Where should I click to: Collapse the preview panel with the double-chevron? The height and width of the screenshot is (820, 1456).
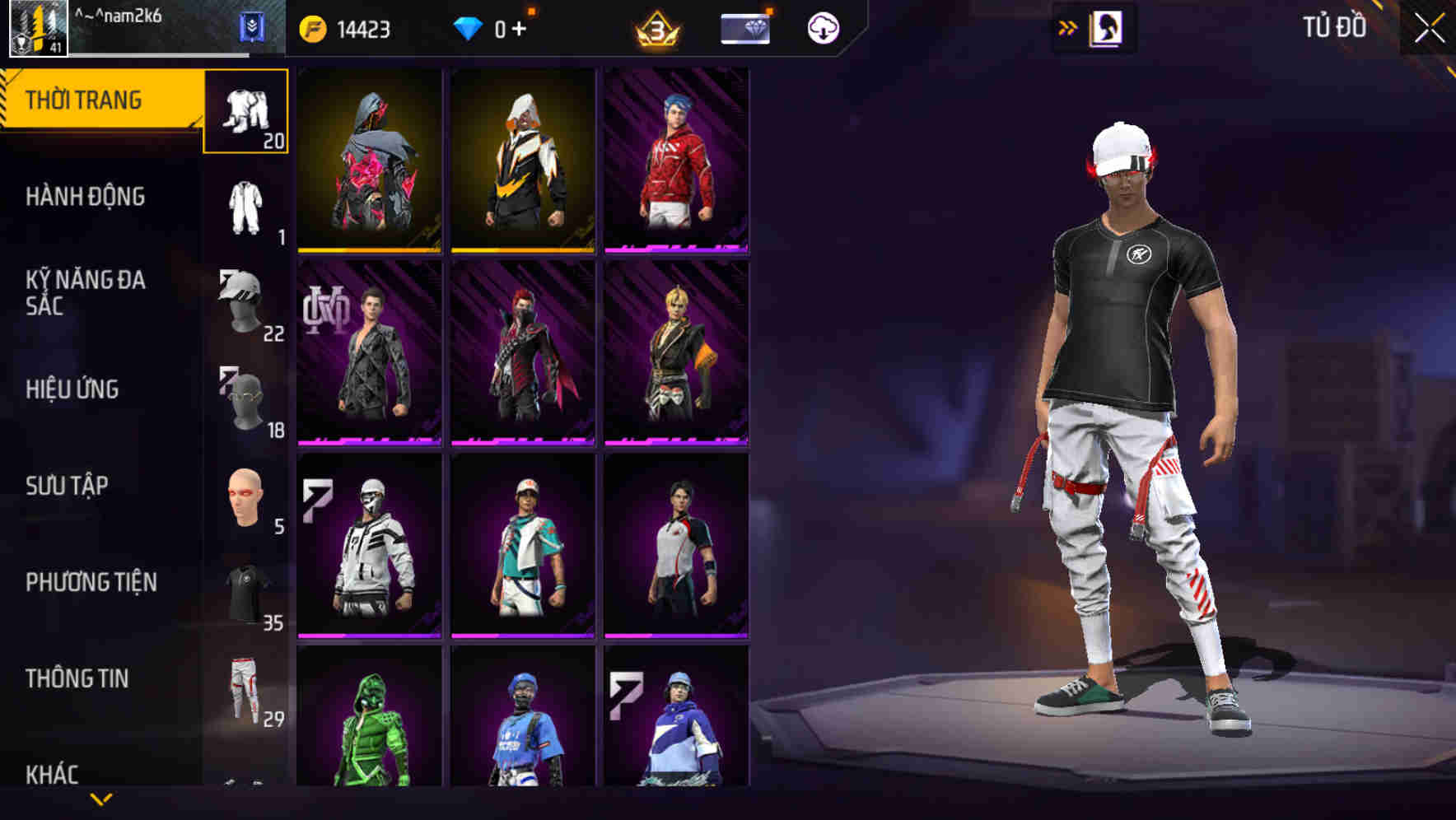pyautogui.click(x=1066, y=27)
